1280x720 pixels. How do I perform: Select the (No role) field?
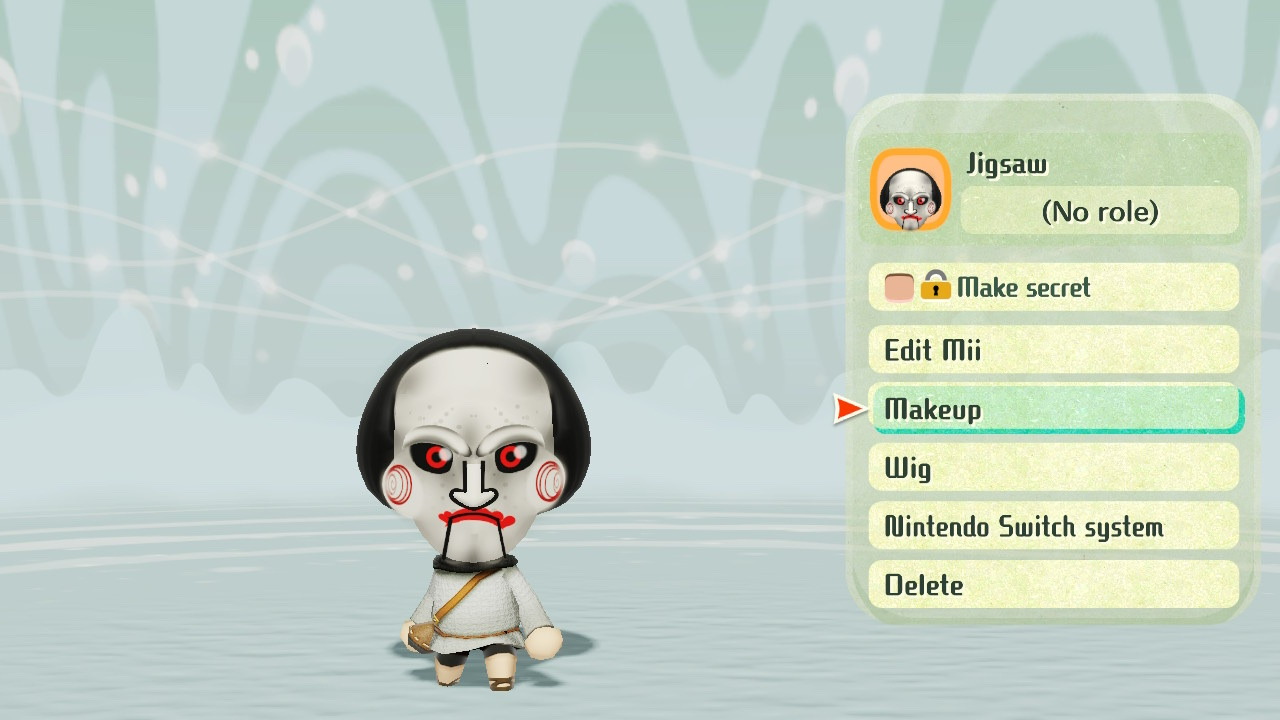click(x=1099, y=212)
